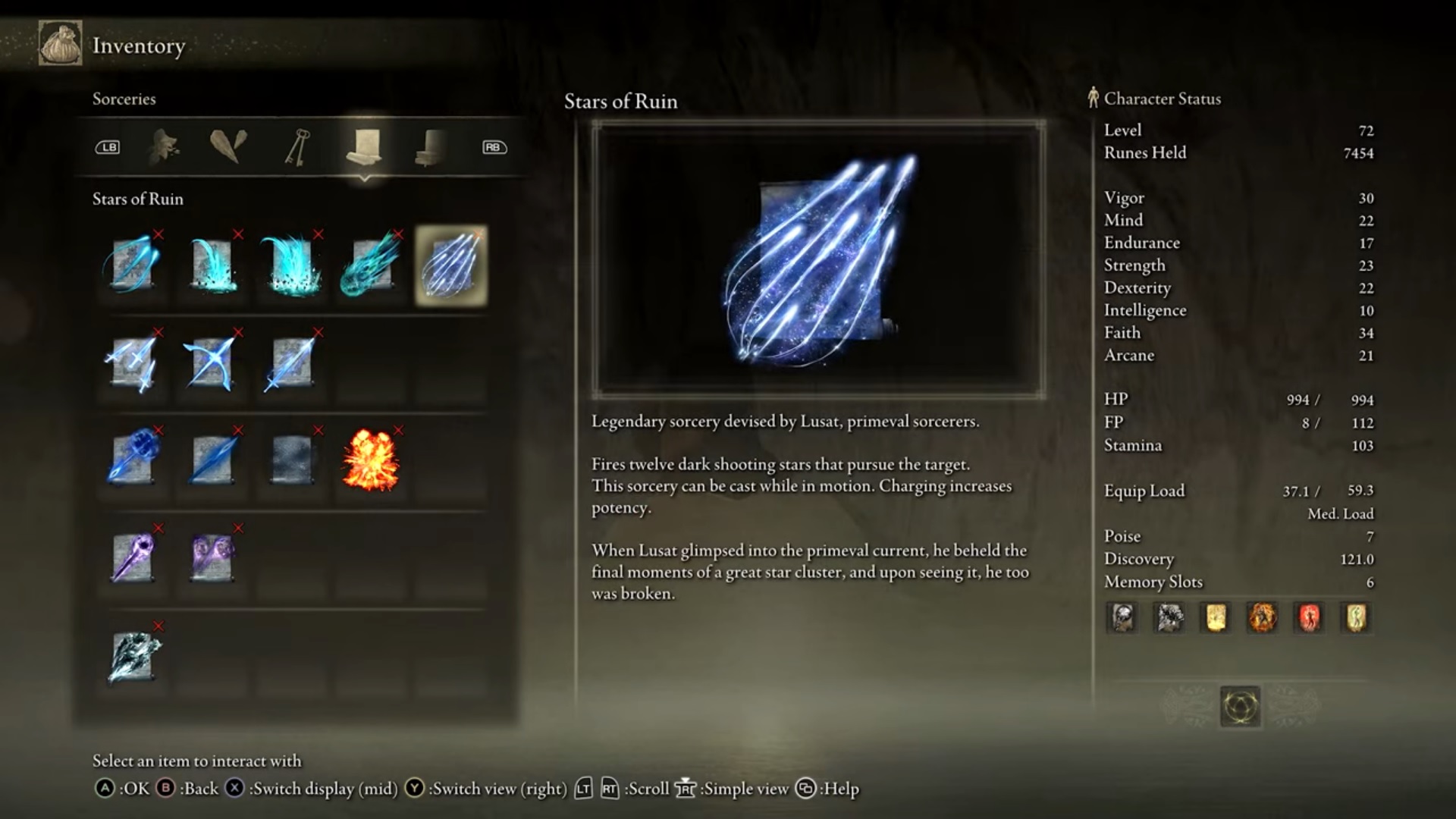1456x819 pixels.
Task: Click the Great Rune emblem icon
Action: click(1241, 707)
